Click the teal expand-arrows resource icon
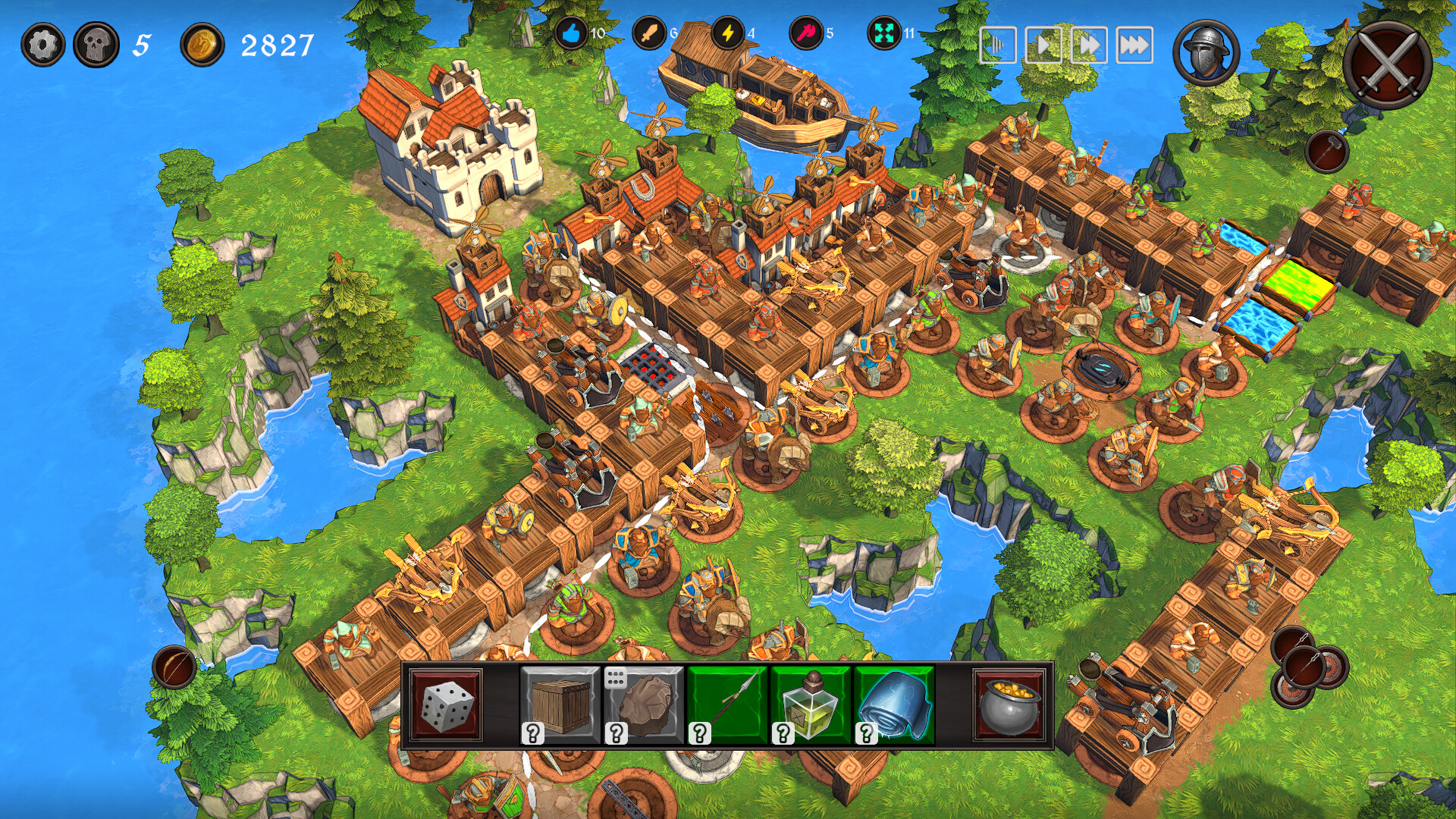Viewport: 1456px width, 819px height. (882, 33)
